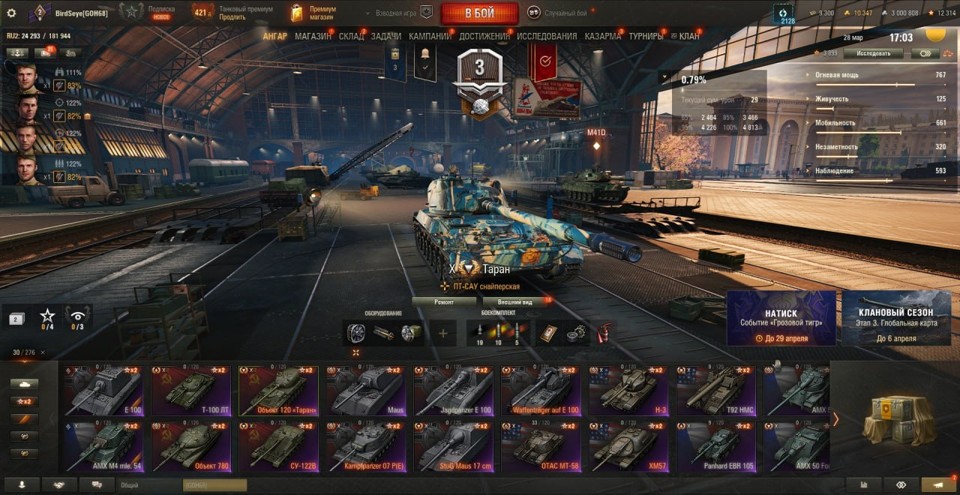Open the Исследования tab

547,36
